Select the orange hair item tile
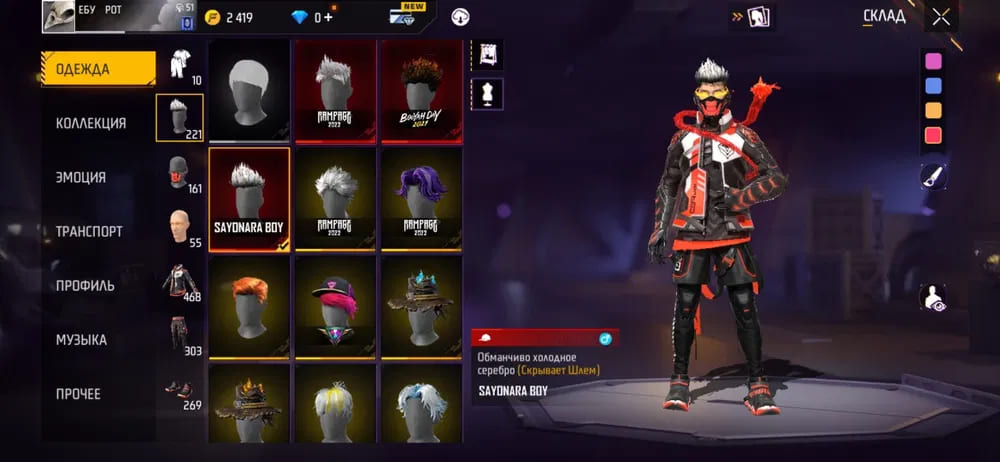1000x462 pixels. [249, 306]
